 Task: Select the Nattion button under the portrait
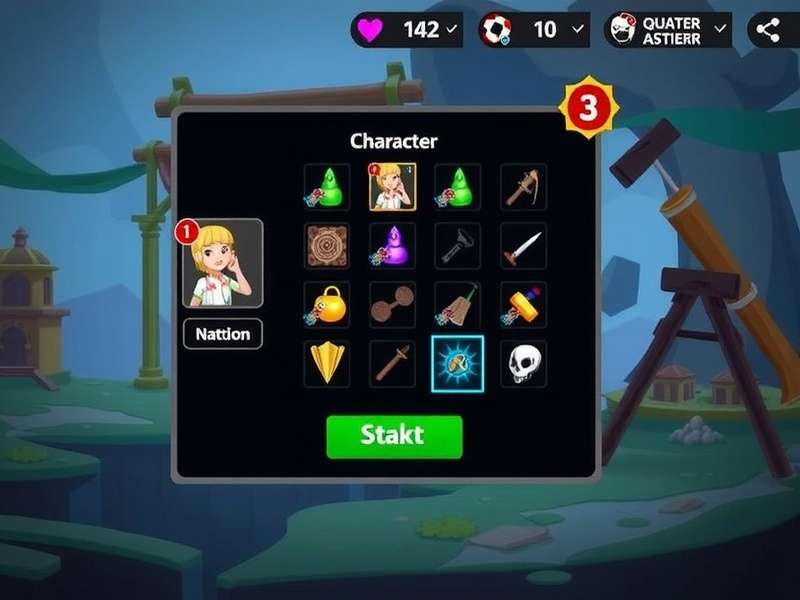[222, 334]
